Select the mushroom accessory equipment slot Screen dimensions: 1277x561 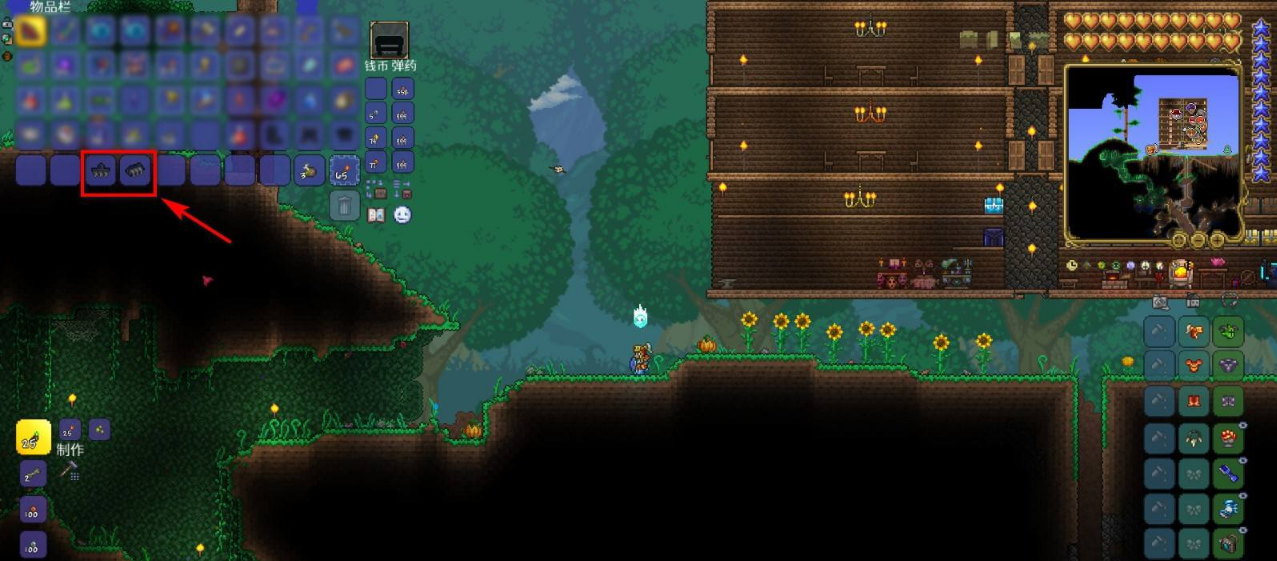click(x=1228, y=437)
